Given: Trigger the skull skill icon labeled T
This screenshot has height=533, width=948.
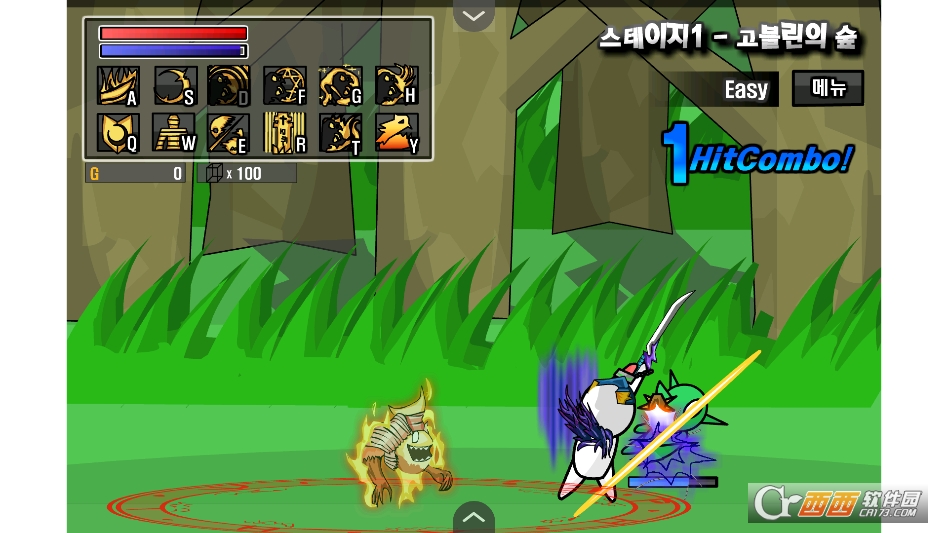Looking at the screenshot, I should click(x=340, y=133).
